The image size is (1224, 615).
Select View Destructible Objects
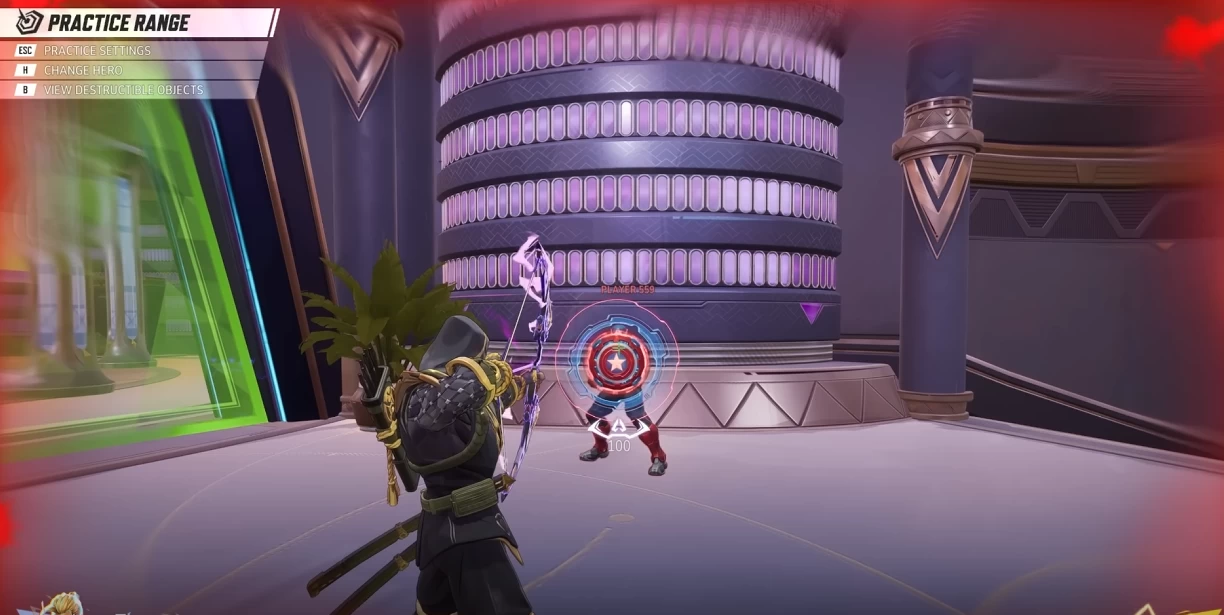(123, 90)
